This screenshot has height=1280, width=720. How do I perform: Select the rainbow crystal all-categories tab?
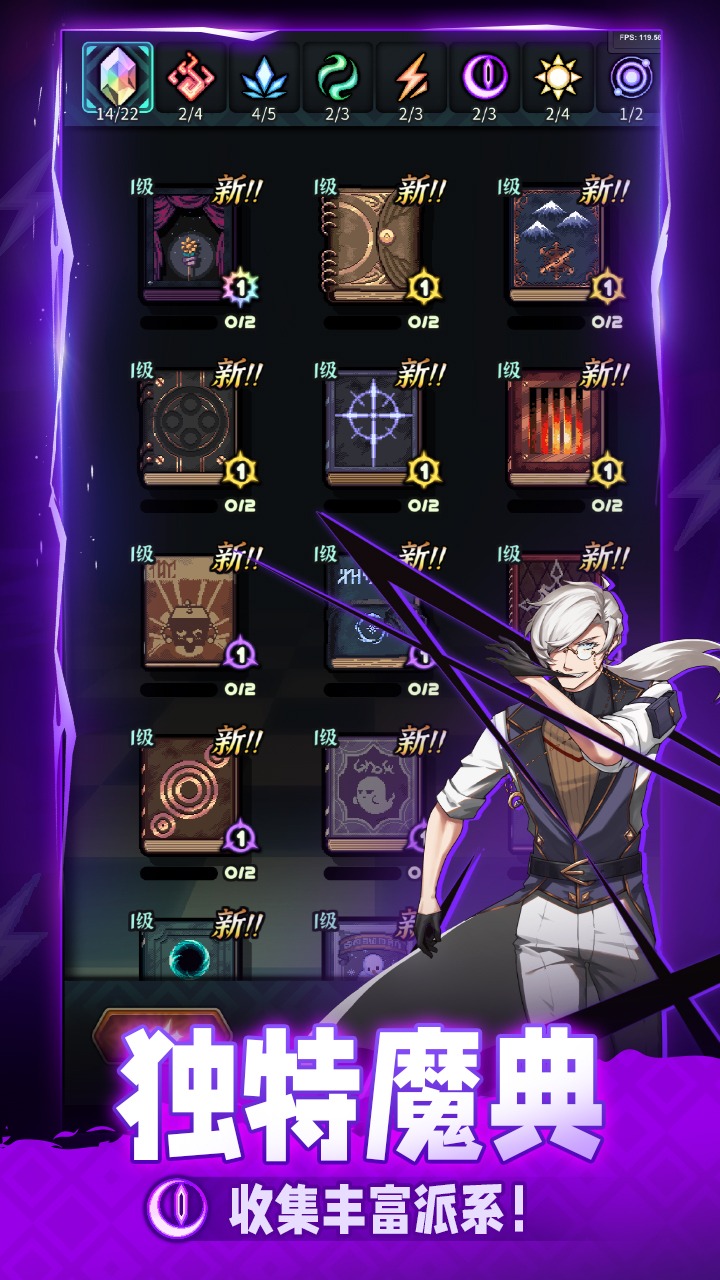(x=117, y=78)
